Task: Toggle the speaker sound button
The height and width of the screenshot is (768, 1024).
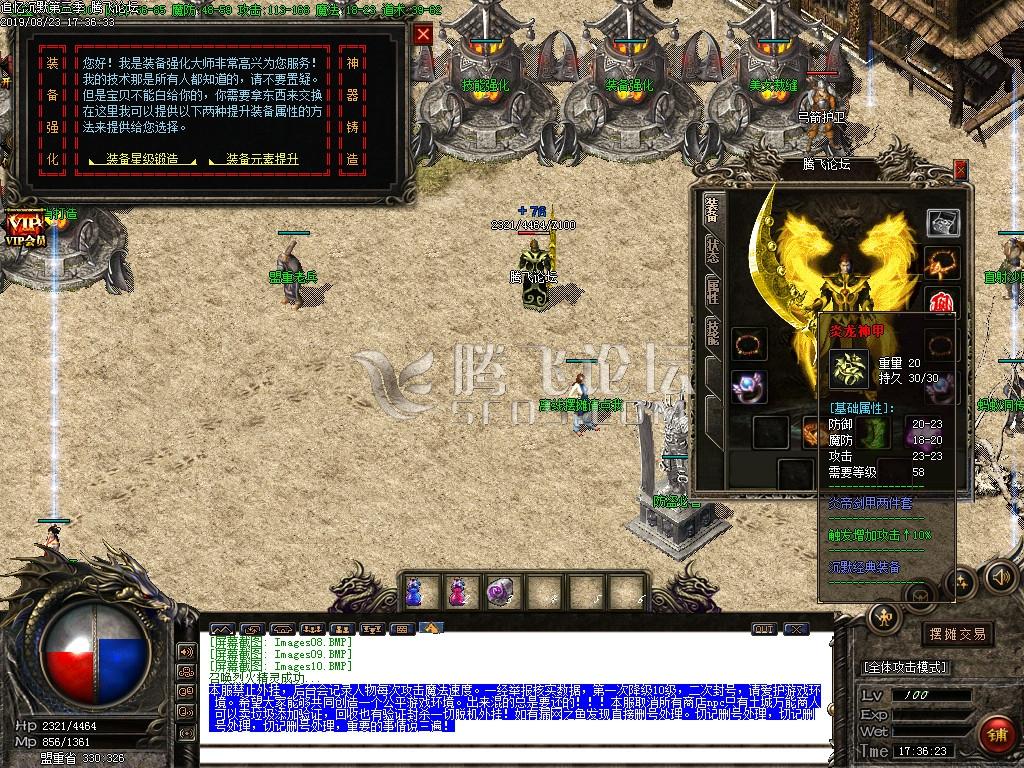Action: pos(1000,576)
